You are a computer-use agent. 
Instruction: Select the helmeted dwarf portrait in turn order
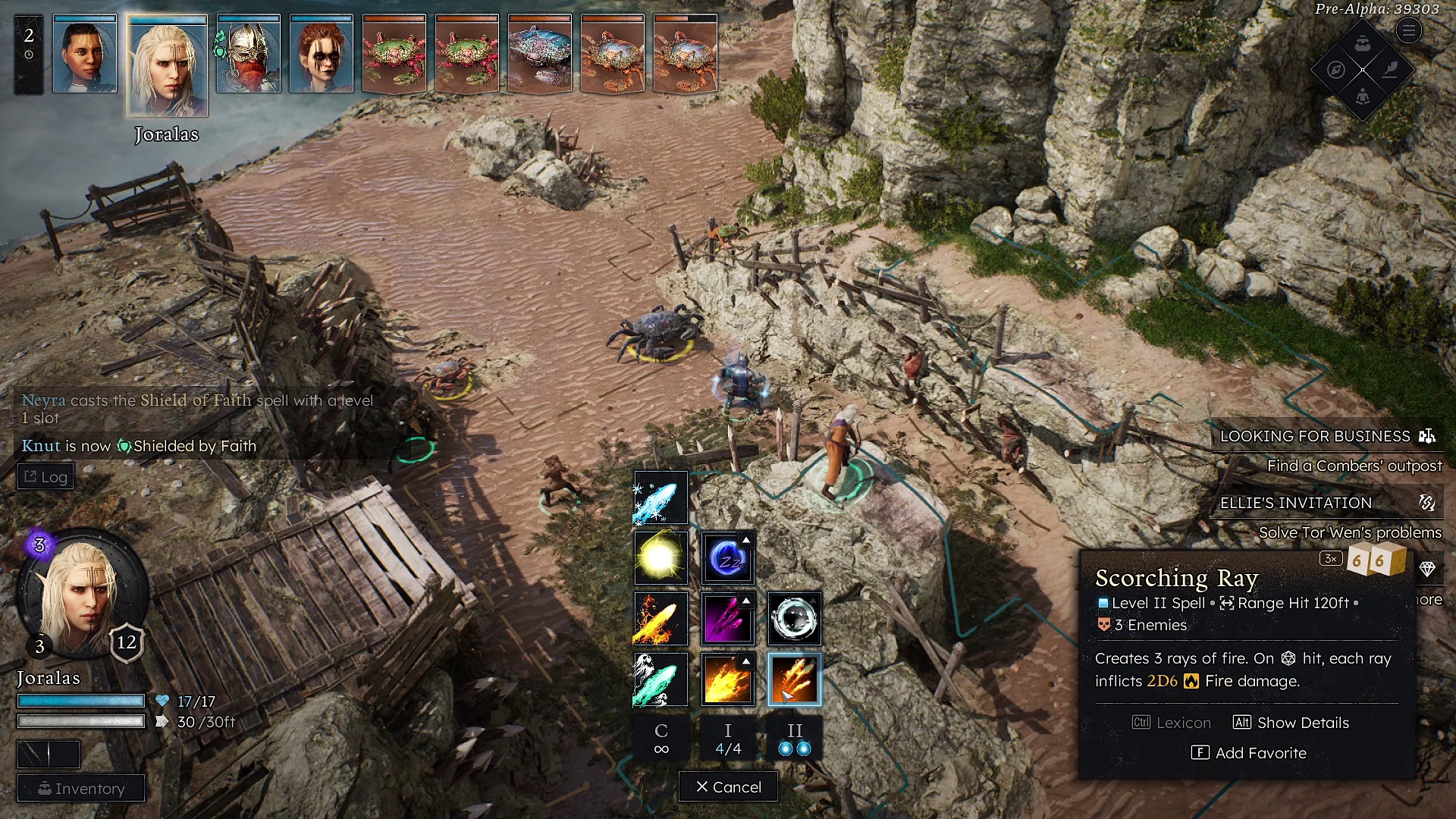[x=249, y=55]
